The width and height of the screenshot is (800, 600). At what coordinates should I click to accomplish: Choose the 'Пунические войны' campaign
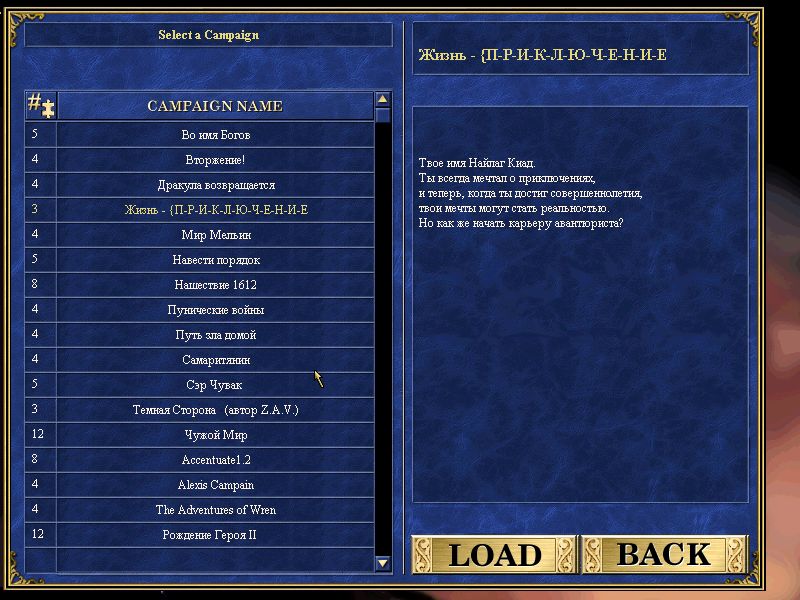215,310
